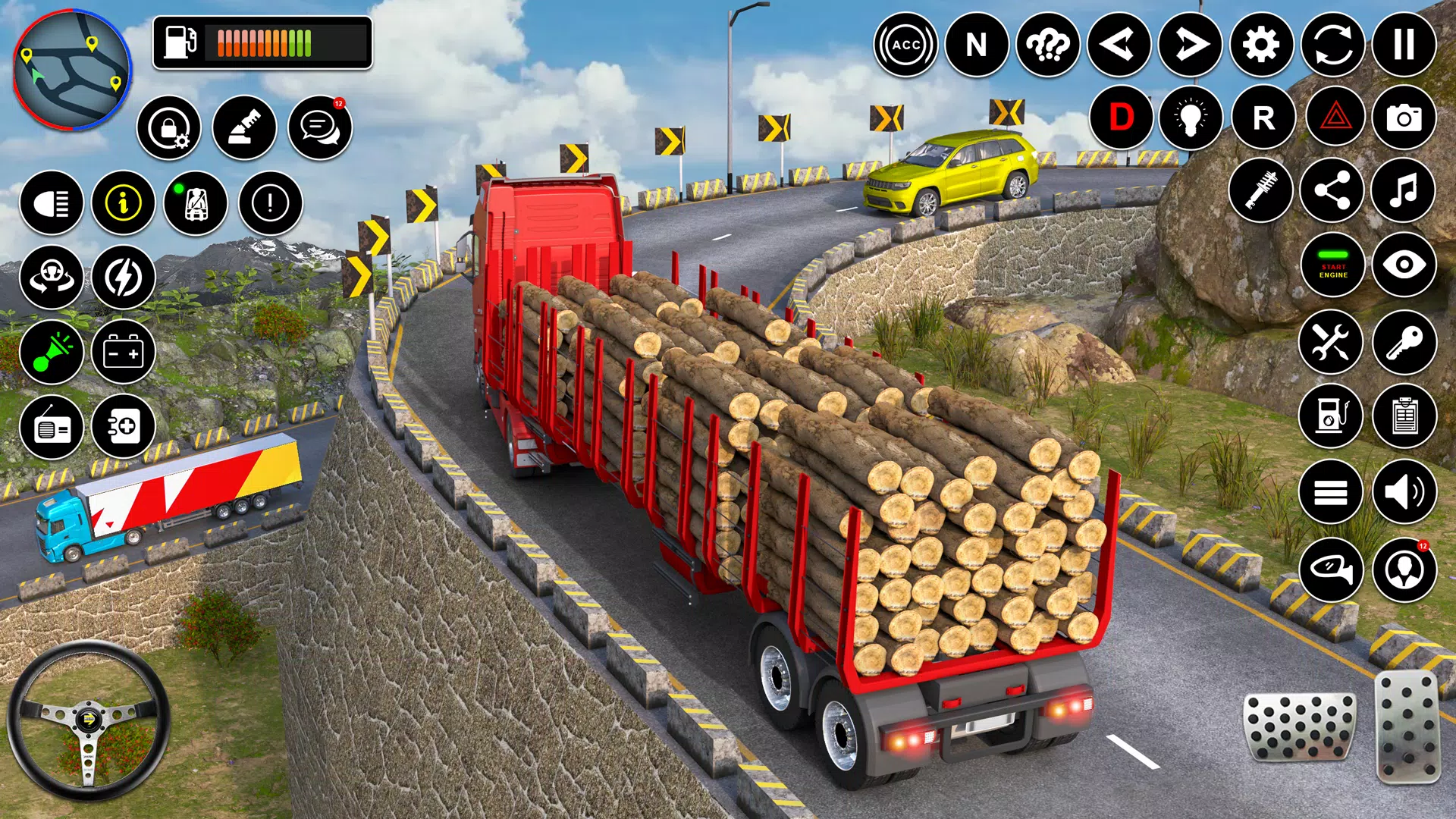
Task: Open the circular minimap
Action: (73, 71)
